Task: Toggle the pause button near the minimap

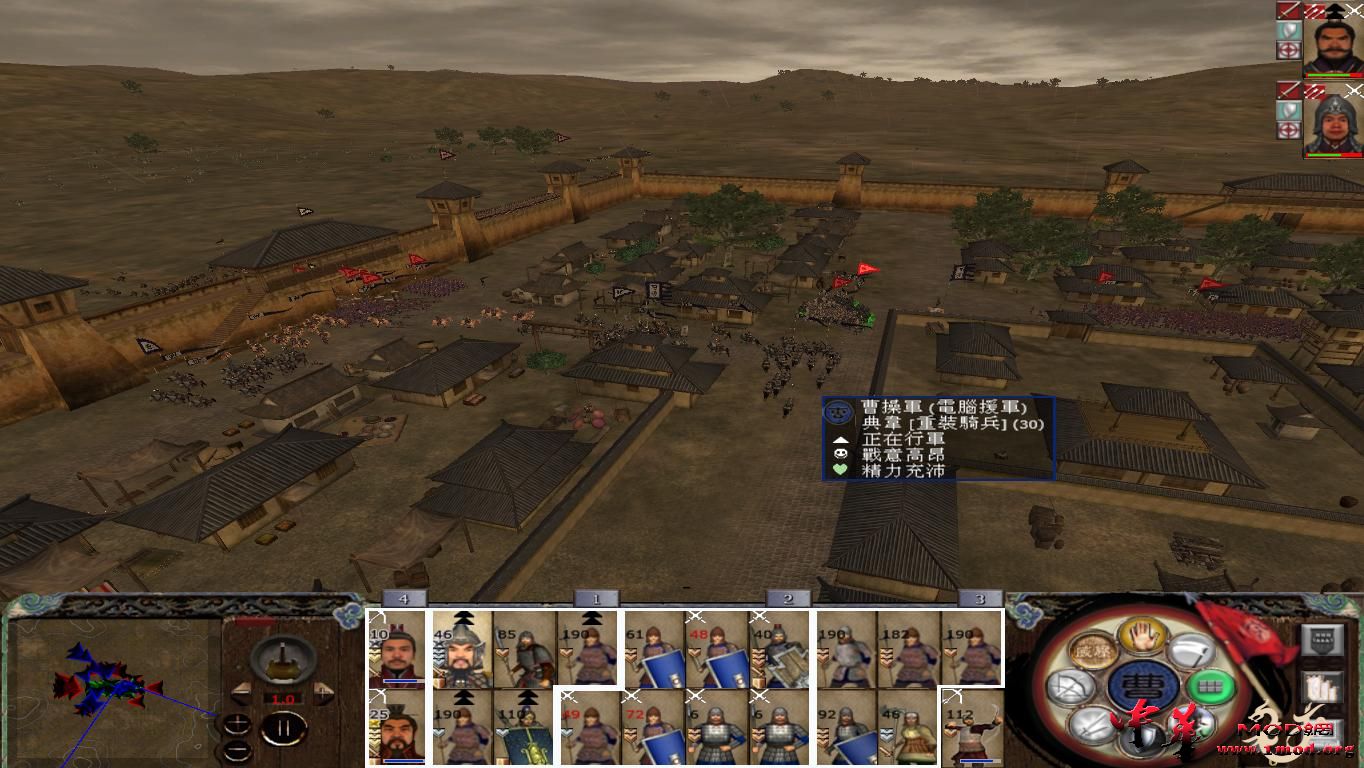Action: [x=282, y=728]
